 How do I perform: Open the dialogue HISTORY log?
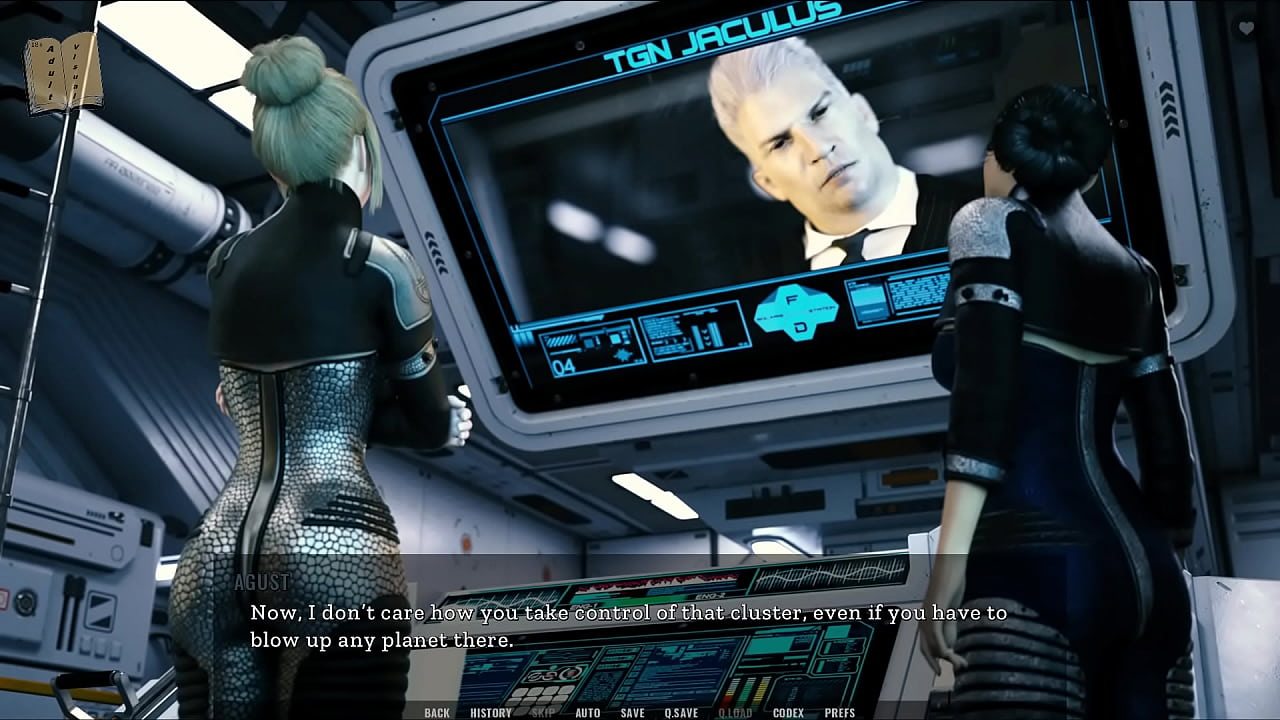[x=491, y=713]
